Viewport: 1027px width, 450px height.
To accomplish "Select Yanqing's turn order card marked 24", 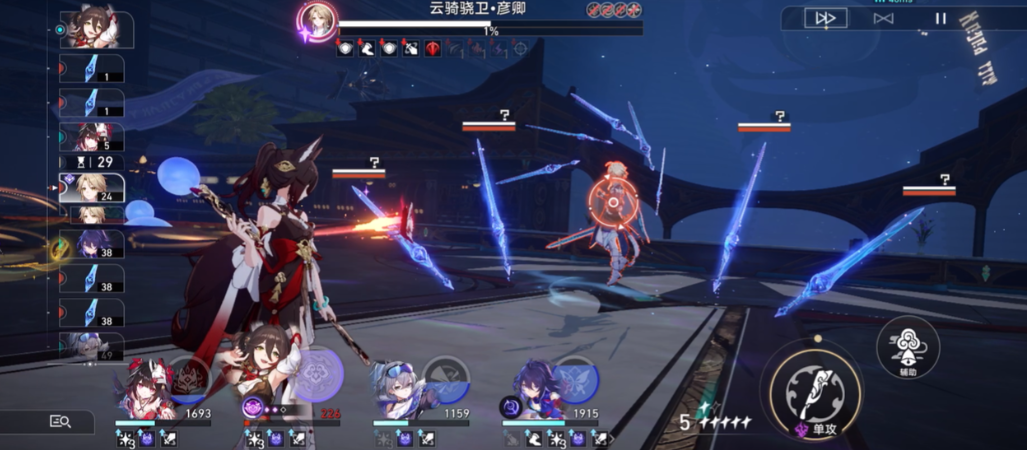I will coord(92,188).
